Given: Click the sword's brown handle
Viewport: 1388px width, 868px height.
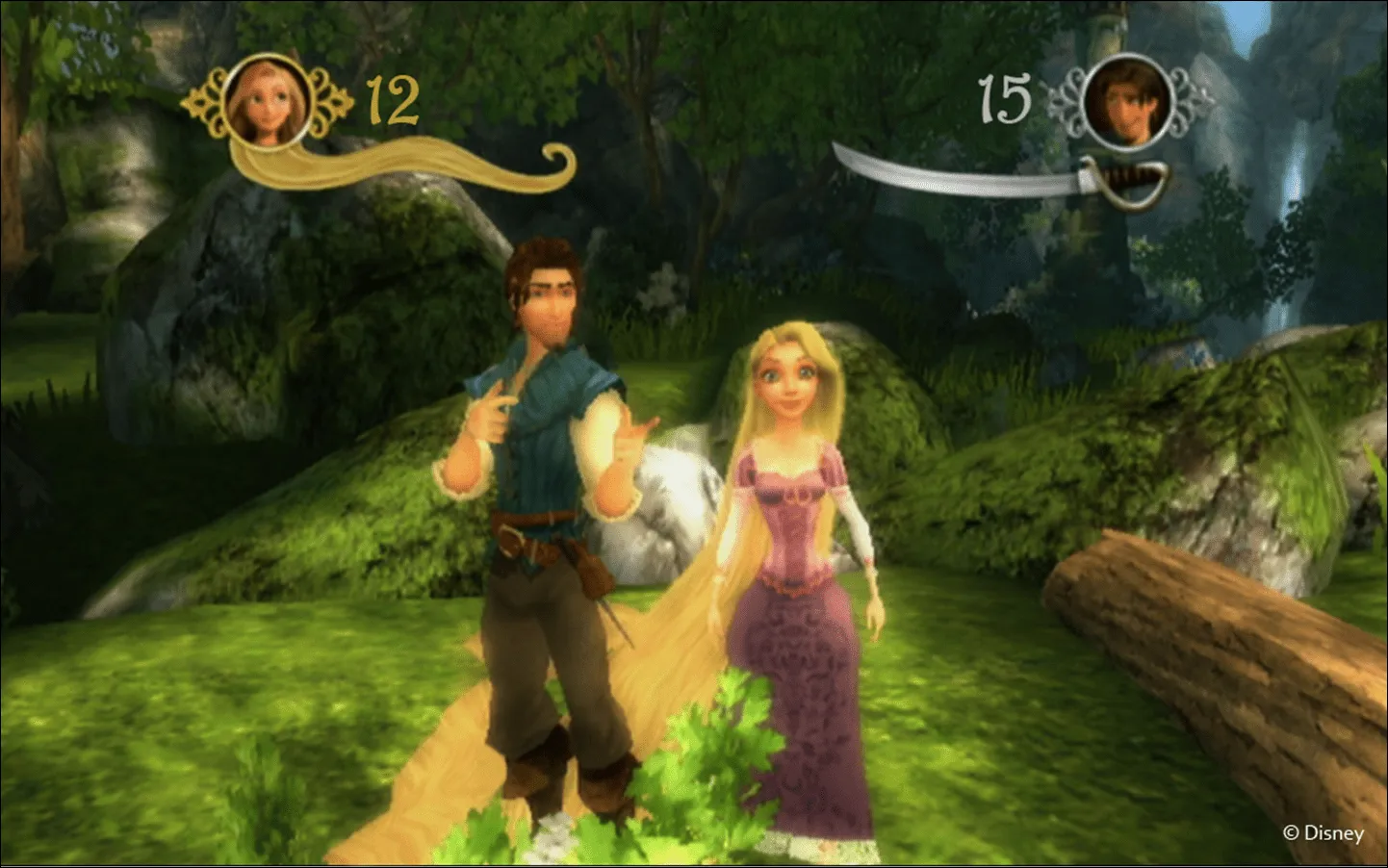Looking at the screenshot, I should pyautogui.click(x=1126, y=173).
